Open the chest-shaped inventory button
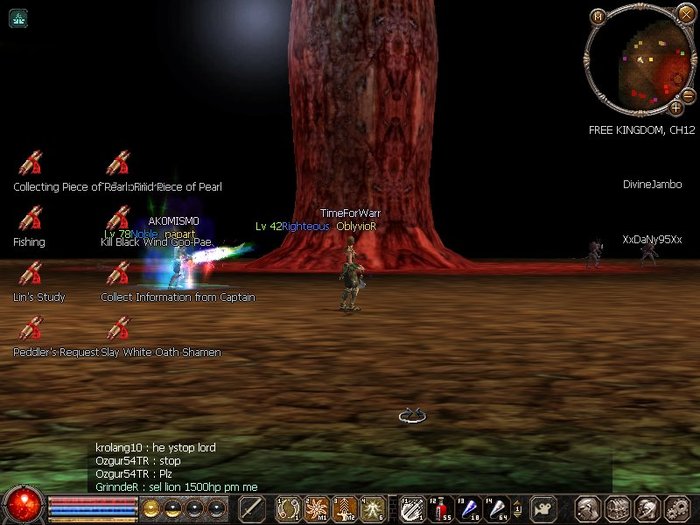The height and width of the screenshot is (525, 700). click(x=617, y=508)
